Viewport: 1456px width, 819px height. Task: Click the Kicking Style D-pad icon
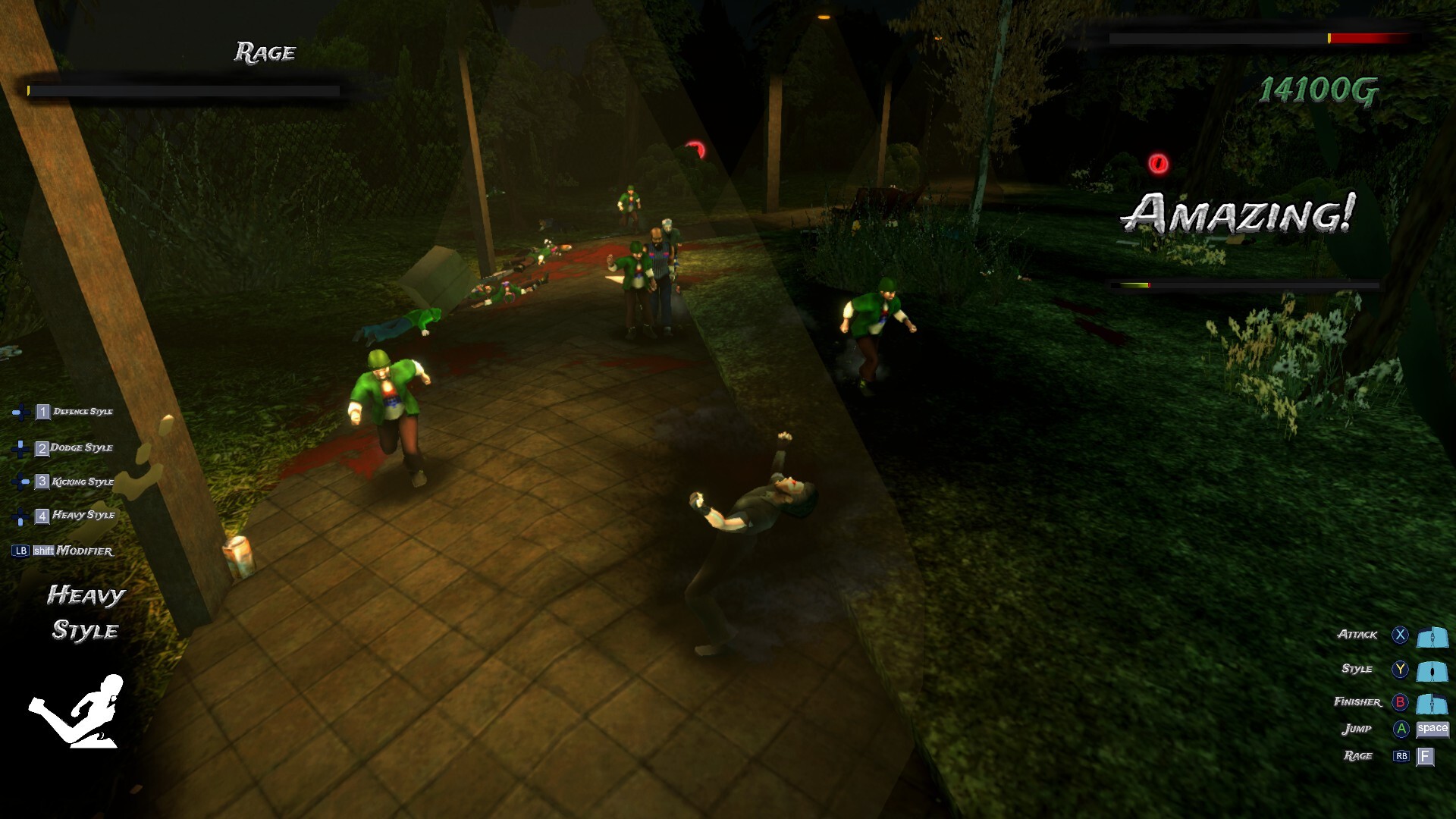pyautogui.click(x=20, y=482)
